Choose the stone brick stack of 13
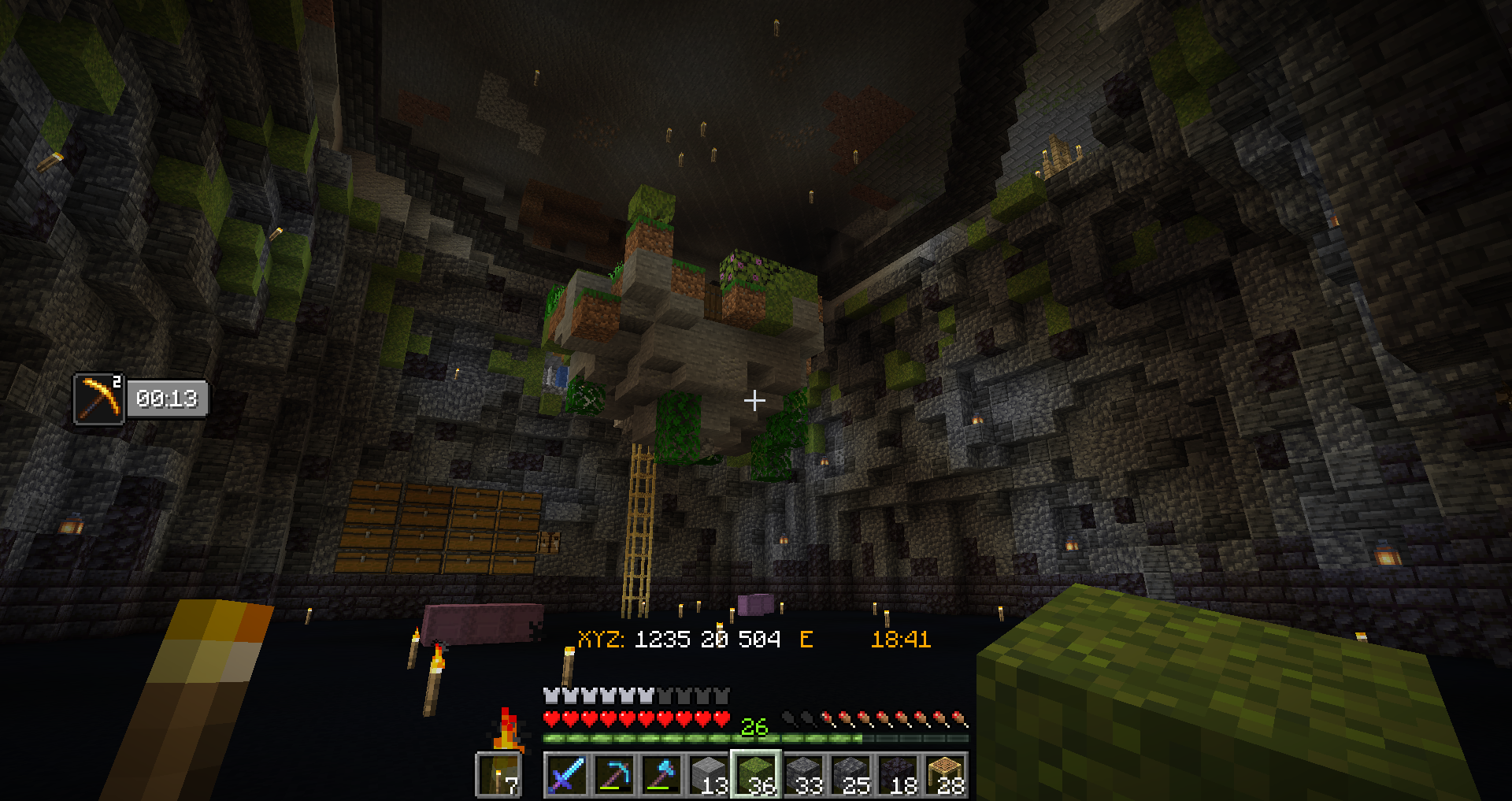Image resolution: width=1512 pixels, height=801 pixels. pyautogui.click(x=708, y=775)
